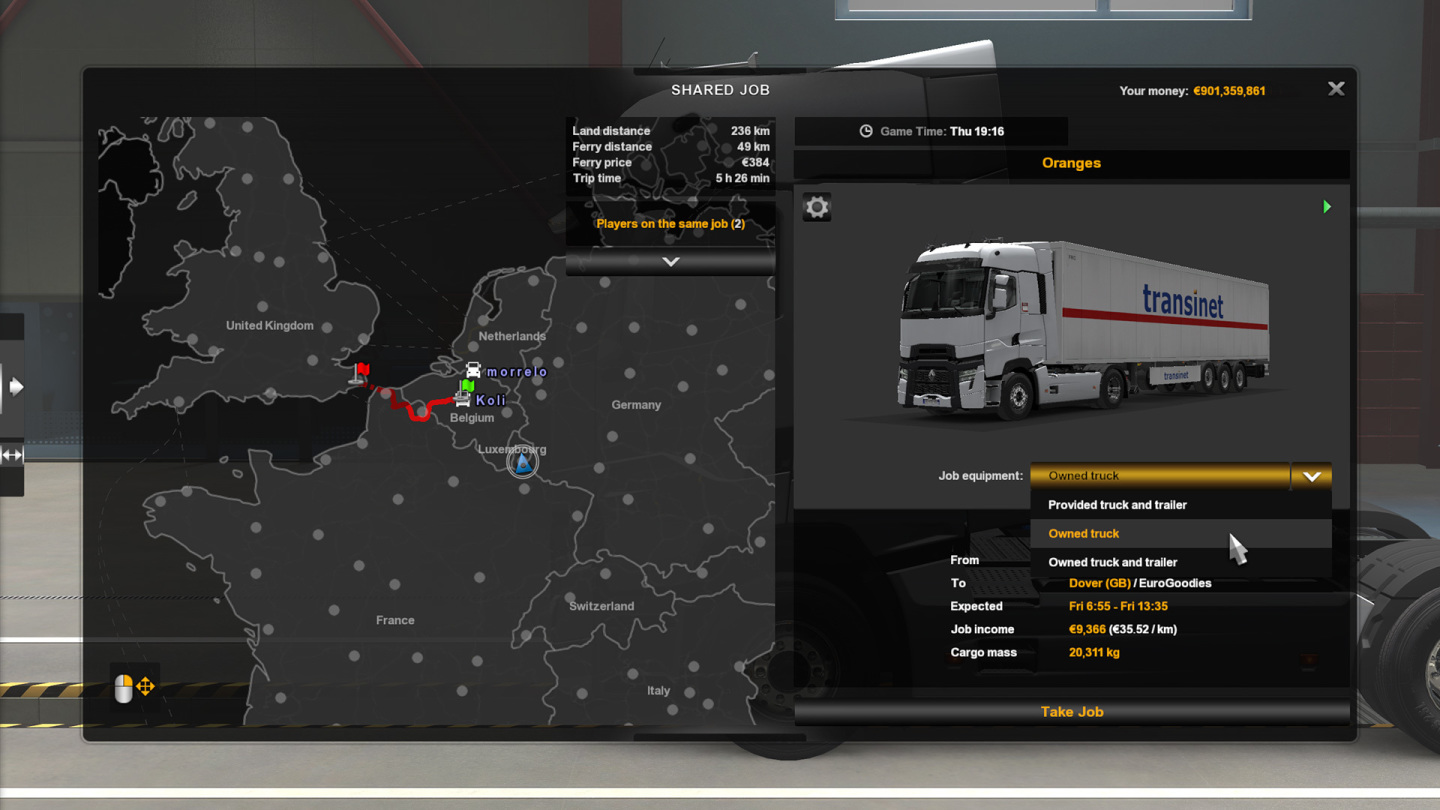Collapse the Job equipment dropdown arrow
The width and height of the screenshot is (1440, 810).
(x=1311, y=476)
